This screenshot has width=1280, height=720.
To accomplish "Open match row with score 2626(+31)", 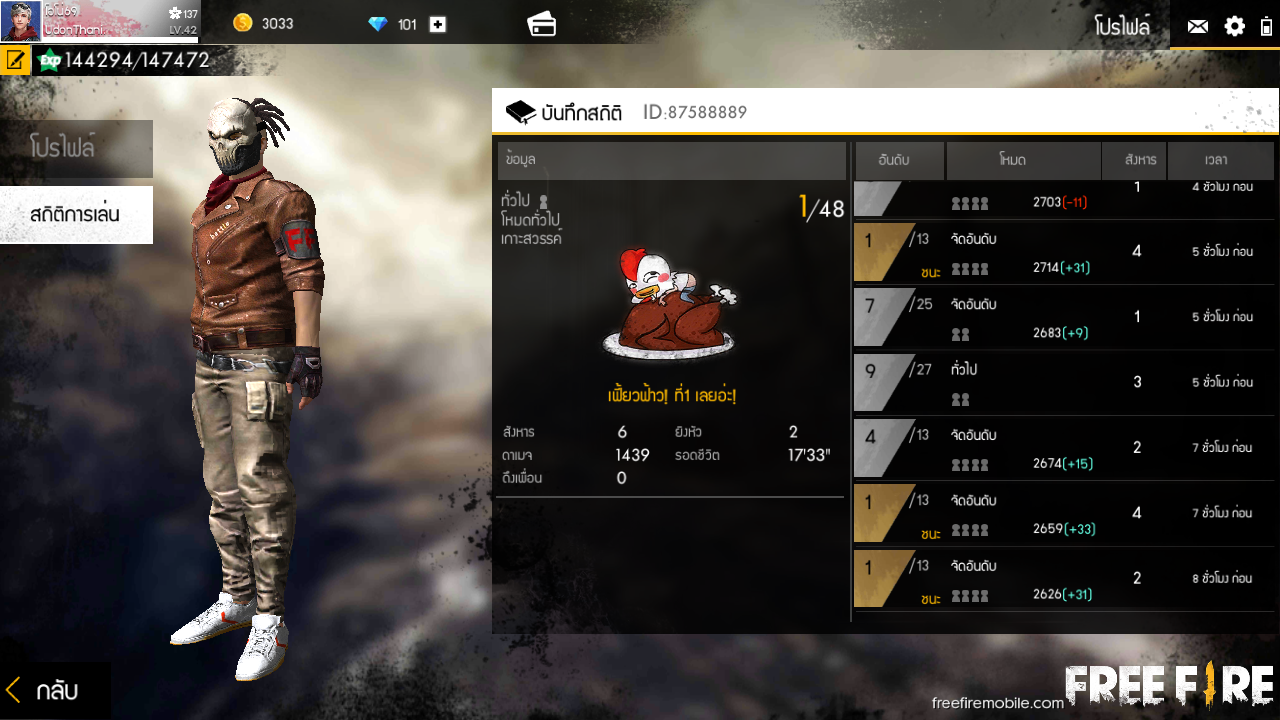I will [x=1064, y=578].
